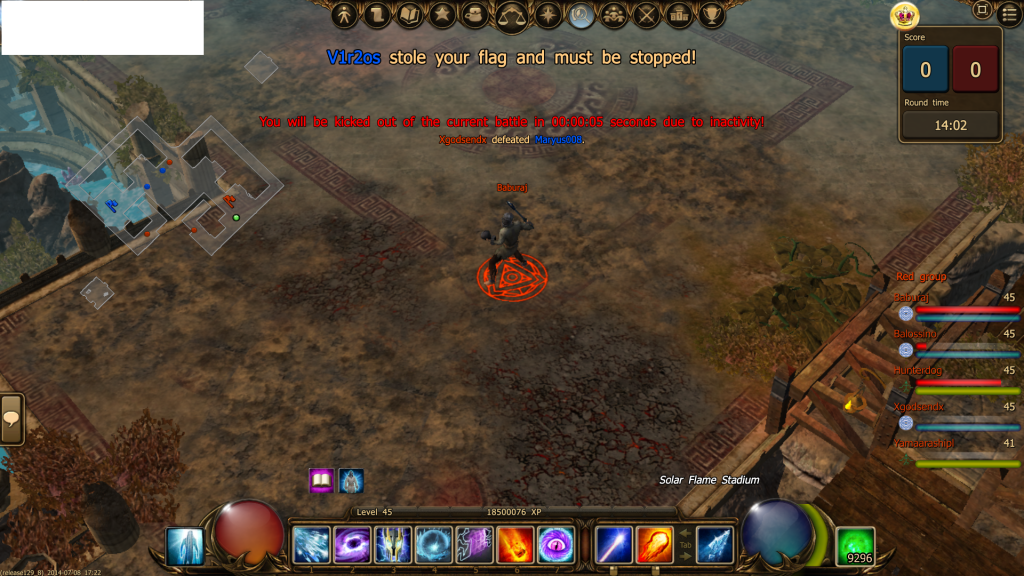The image size is (1024, 576).
Task: Click the golden crown premium icon
Action: 905,16
